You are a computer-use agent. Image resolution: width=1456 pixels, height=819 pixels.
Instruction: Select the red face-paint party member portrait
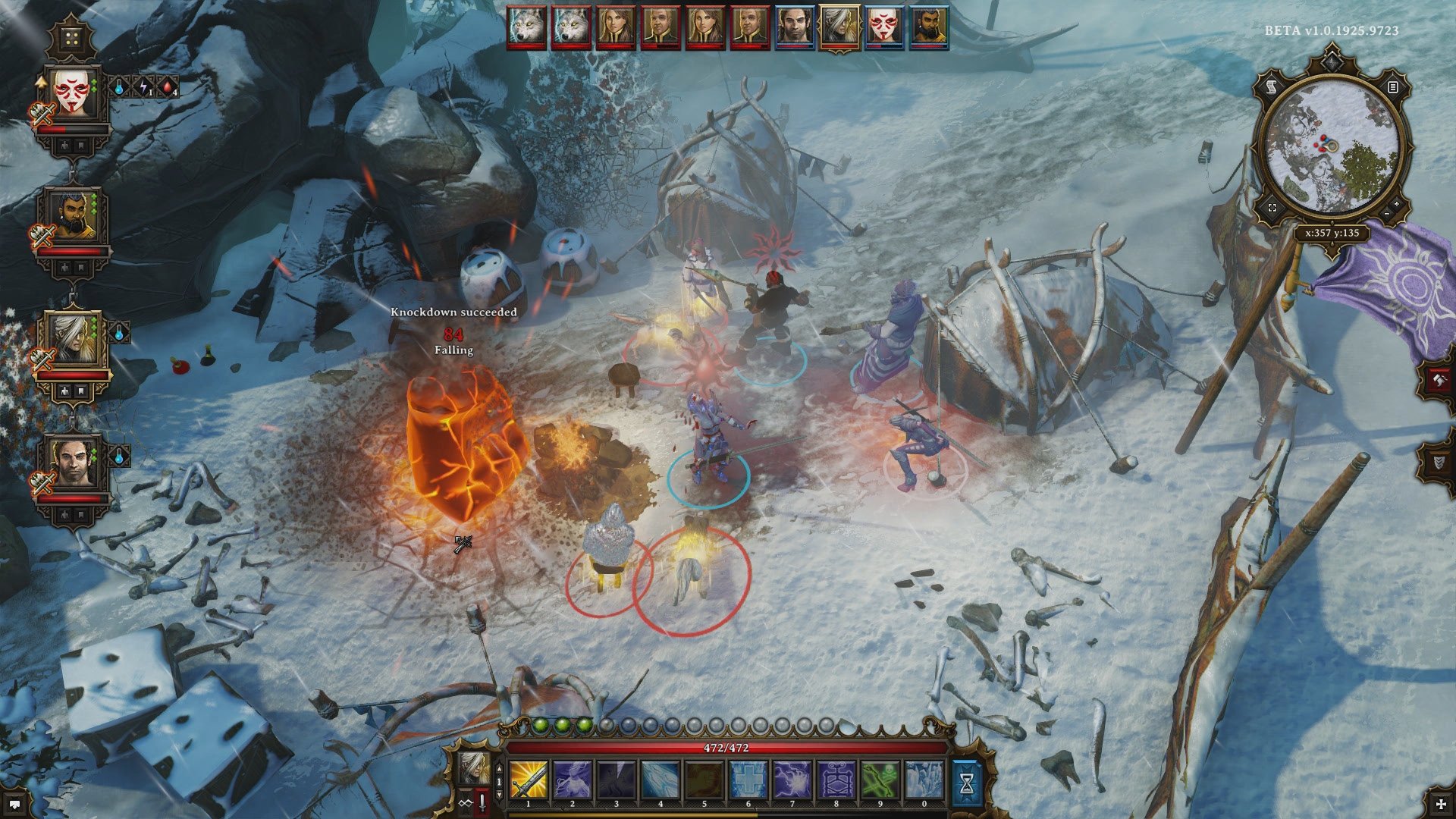tap(74, 96)
